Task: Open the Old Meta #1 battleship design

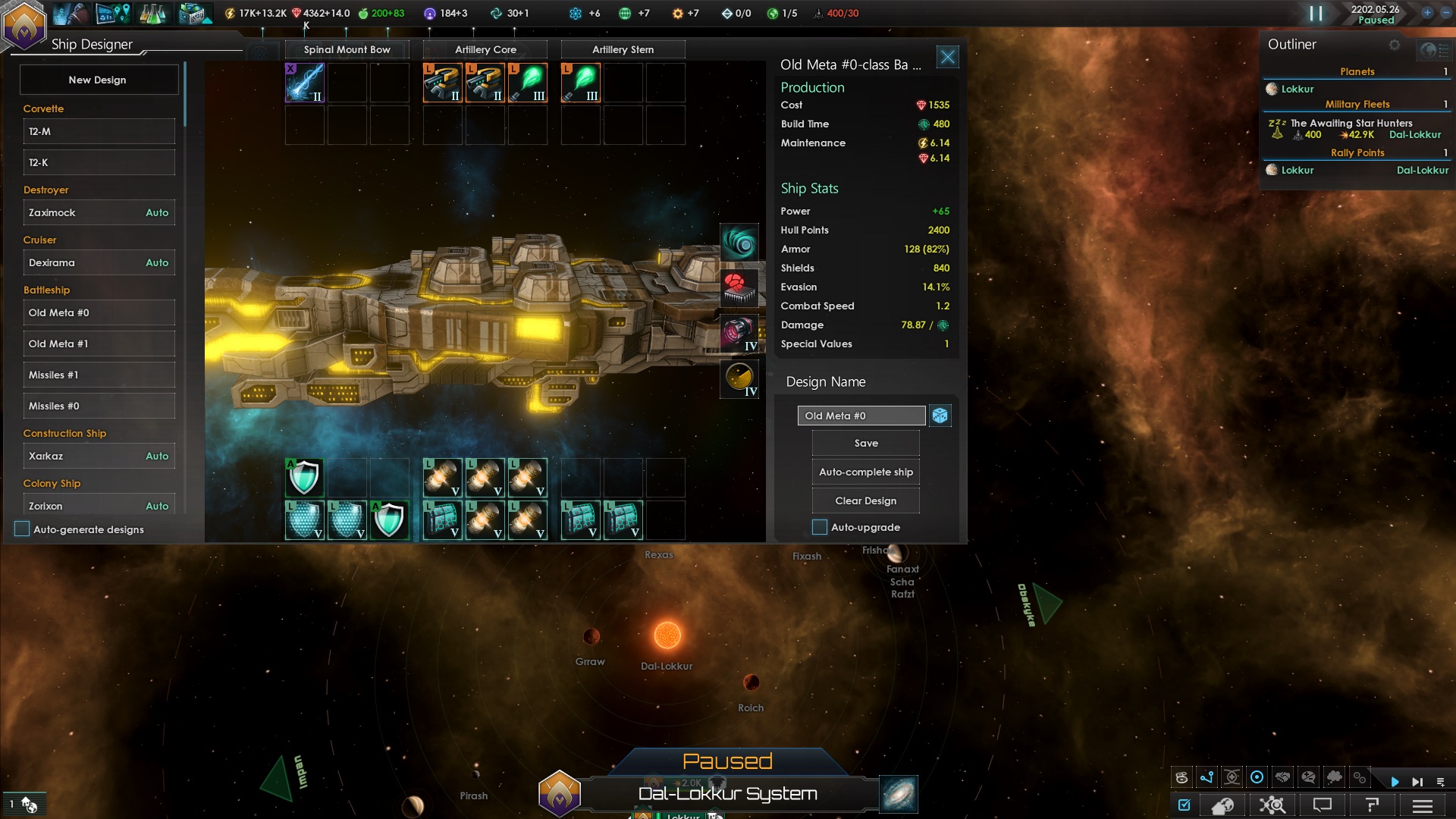Action: coord(99,344)
